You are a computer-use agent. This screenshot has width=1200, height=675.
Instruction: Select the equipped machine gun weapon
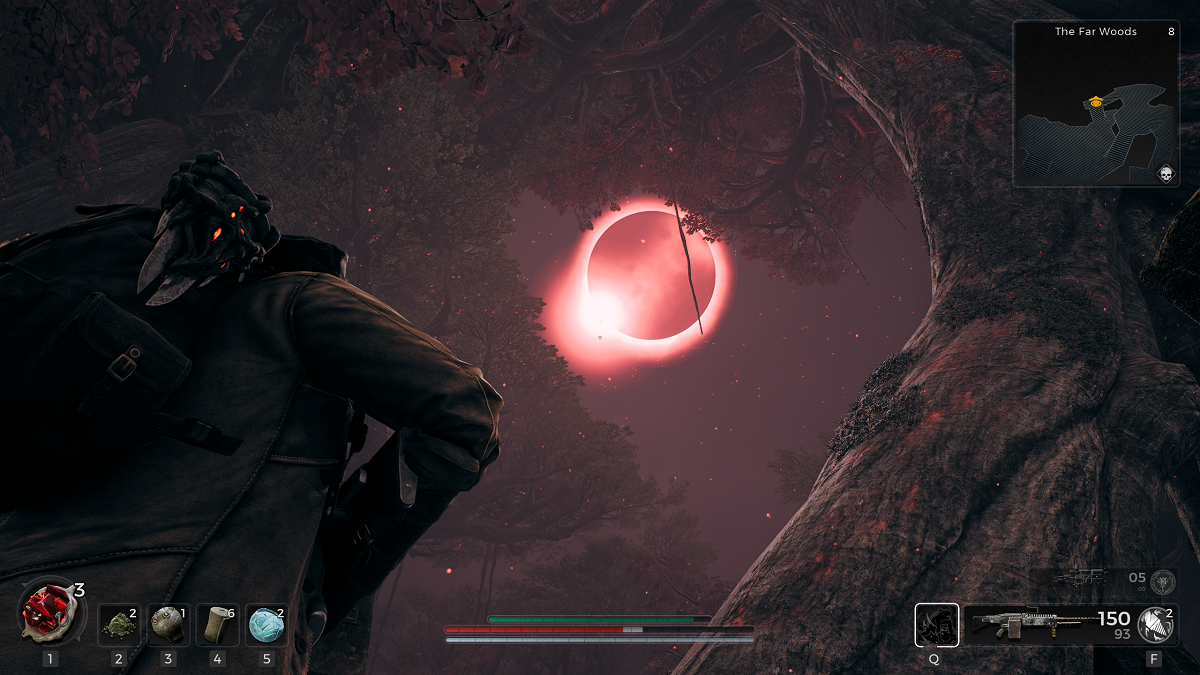[1030, 625]
